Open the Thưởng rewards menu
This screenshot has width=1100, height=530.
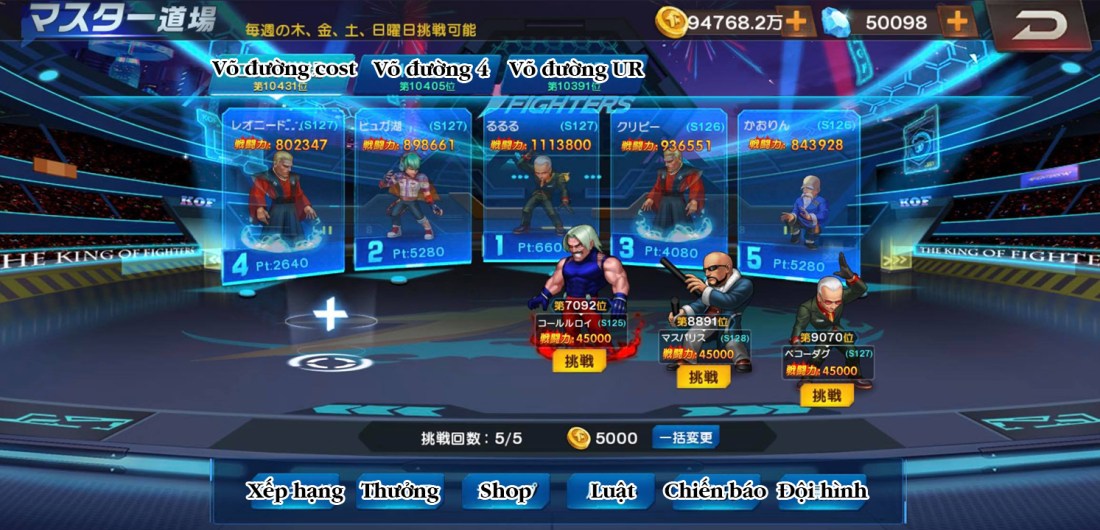pos(400,491)
